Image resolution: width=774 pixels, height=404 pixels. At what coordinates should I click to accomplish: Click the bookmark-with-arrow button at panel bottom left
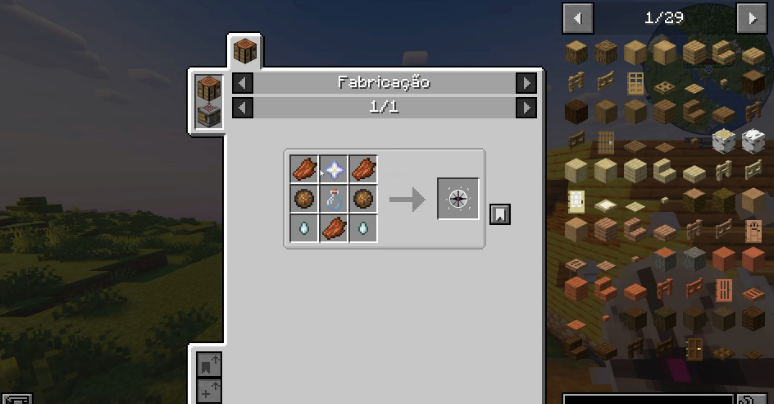(x=209, y=364)
